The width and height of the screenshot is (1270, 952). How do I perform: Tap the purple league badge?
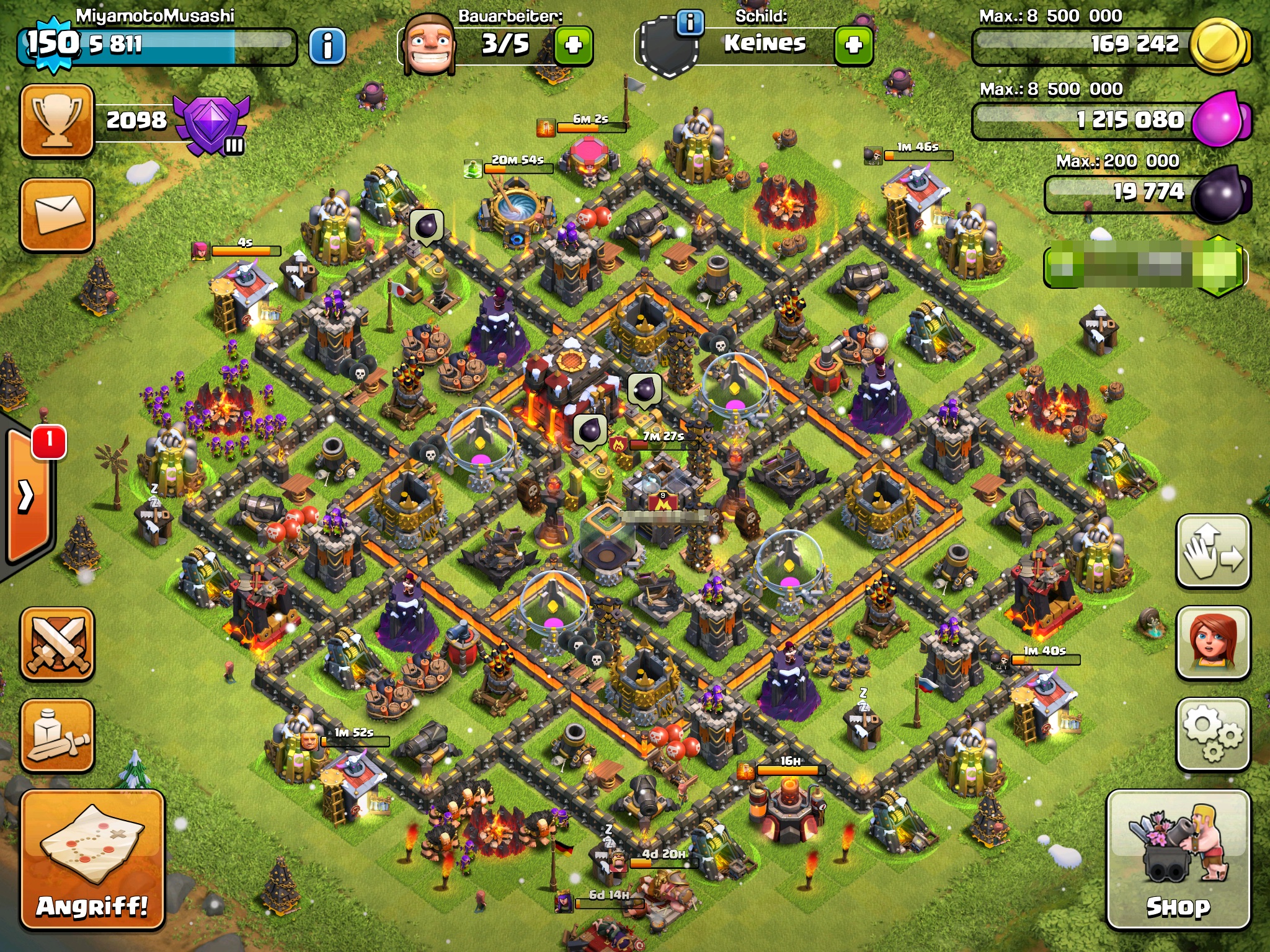tap(211, 124)
